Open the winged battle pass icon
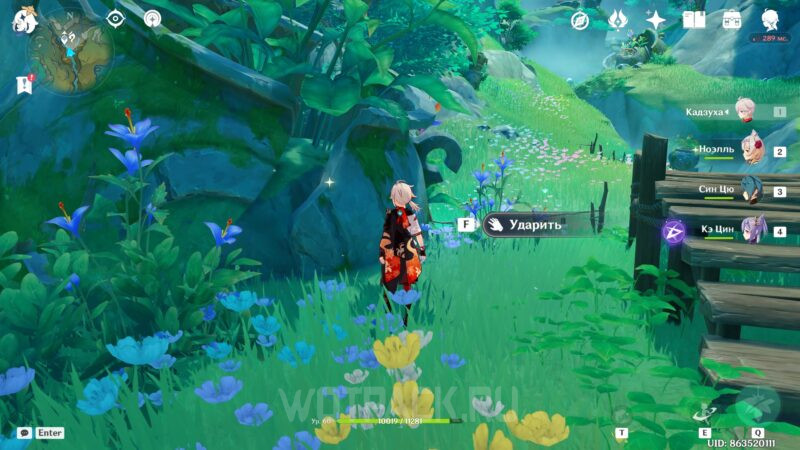This screenshot has height=450, width=800. [617, 20]
